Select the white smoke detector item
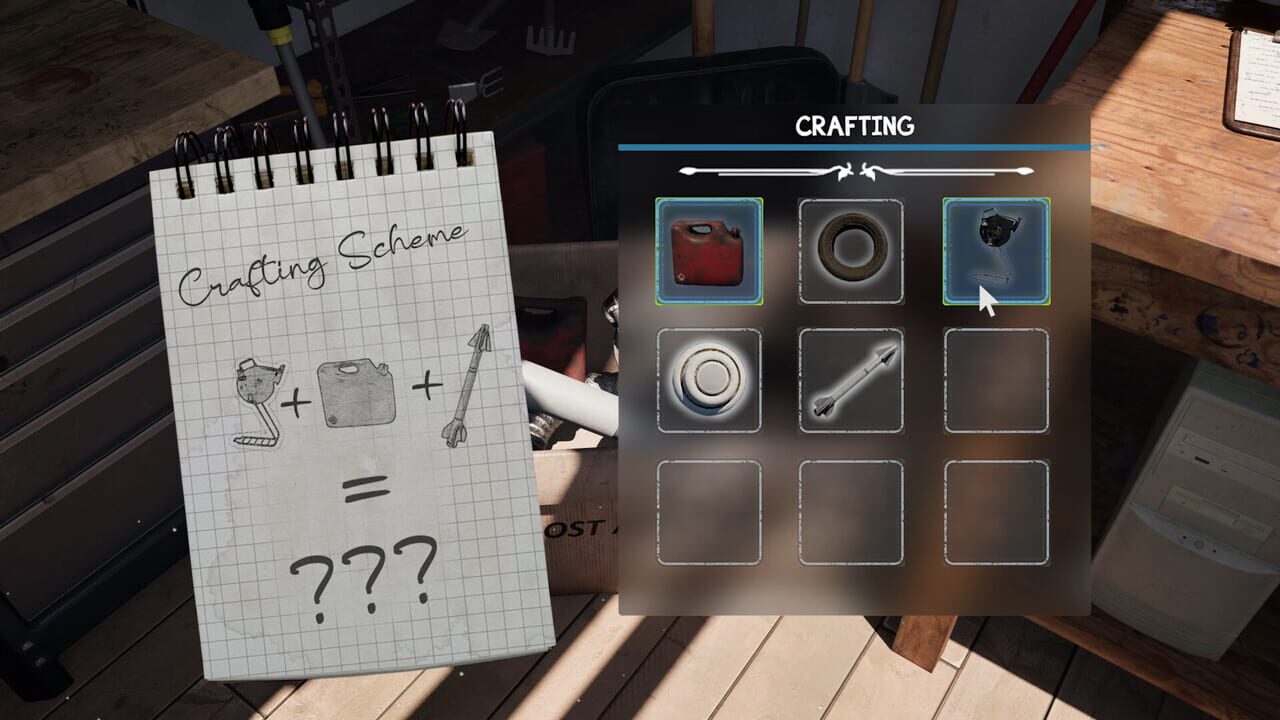Screen dimensions: 1280x720 coord(710,381)
